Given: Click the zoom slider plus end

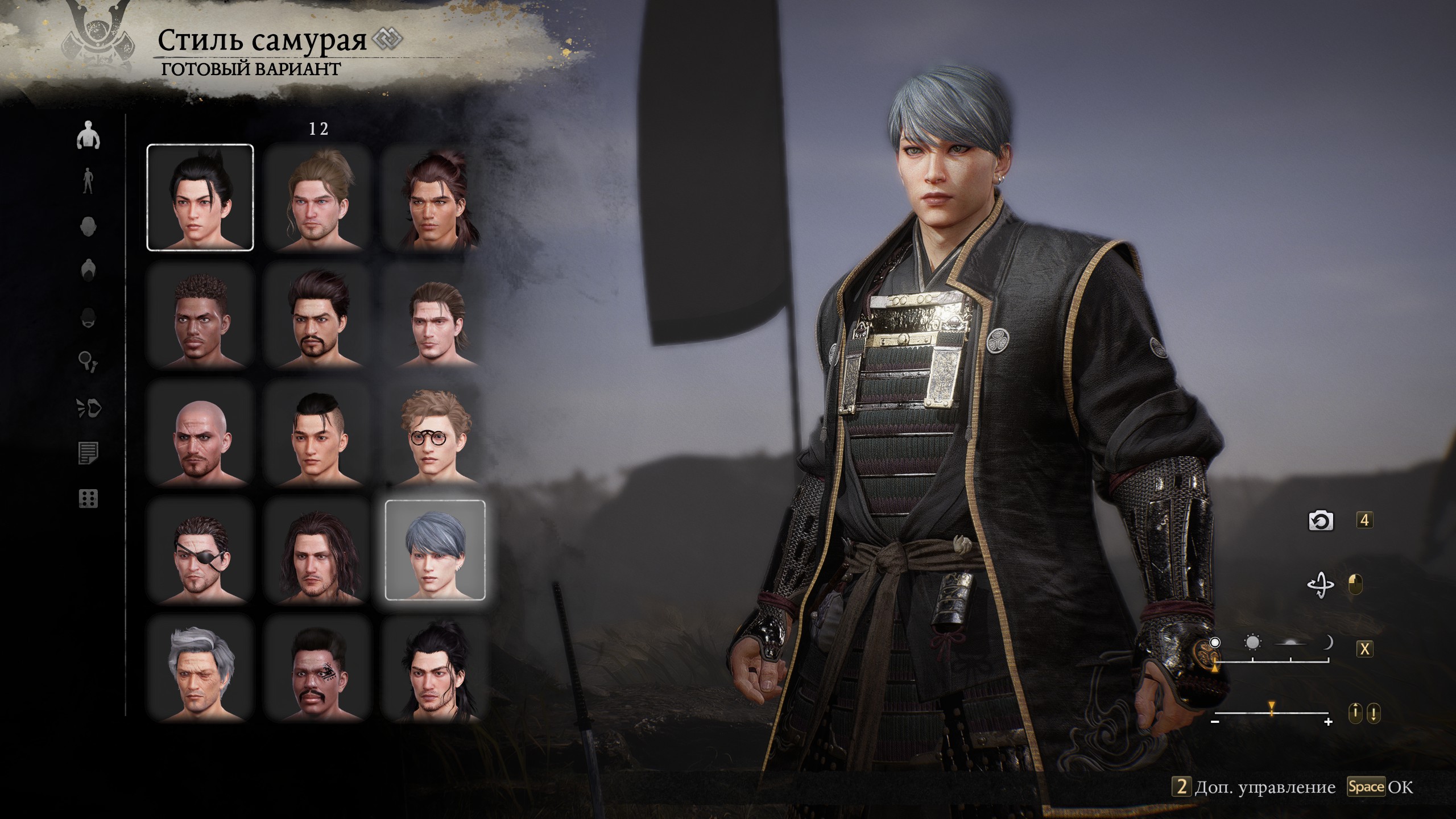Looking at the screenshot, I should (x=1328, y=722).
